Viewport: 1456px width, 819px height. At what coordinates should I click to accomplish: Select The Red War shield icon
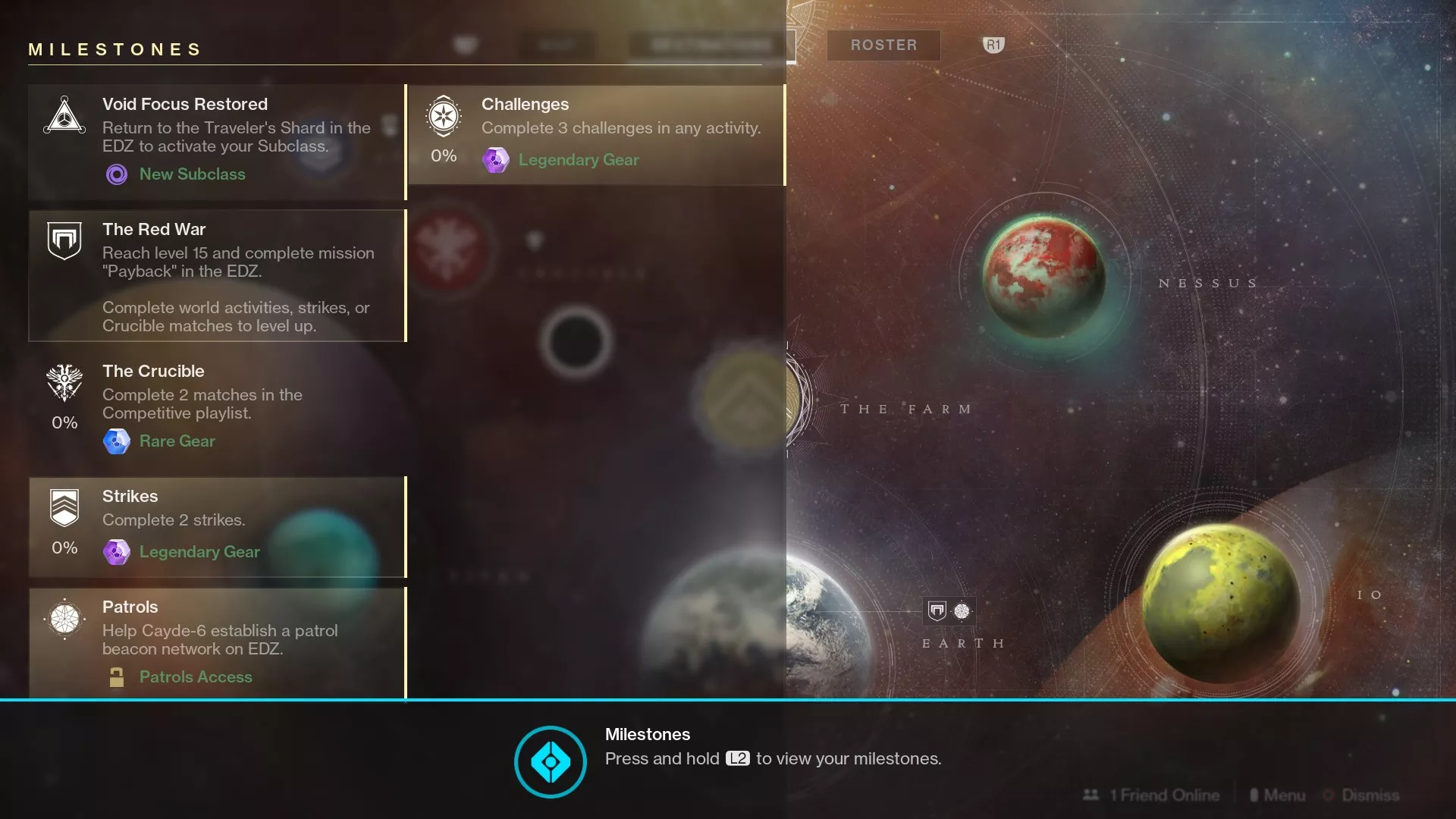[x=64, y=240]
